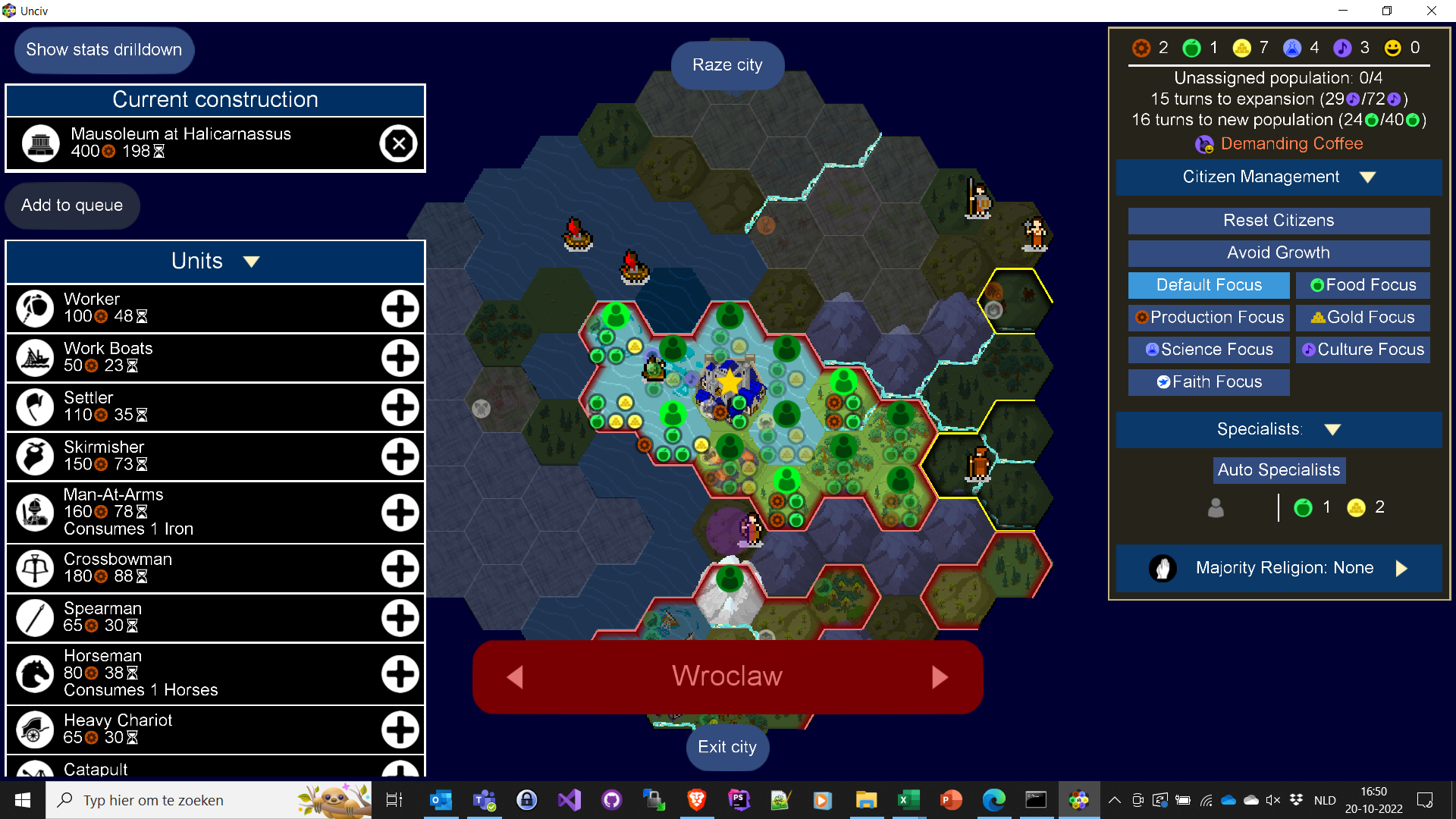
Task: Select the Skirmisher unit icon
Action: [35, 456]
